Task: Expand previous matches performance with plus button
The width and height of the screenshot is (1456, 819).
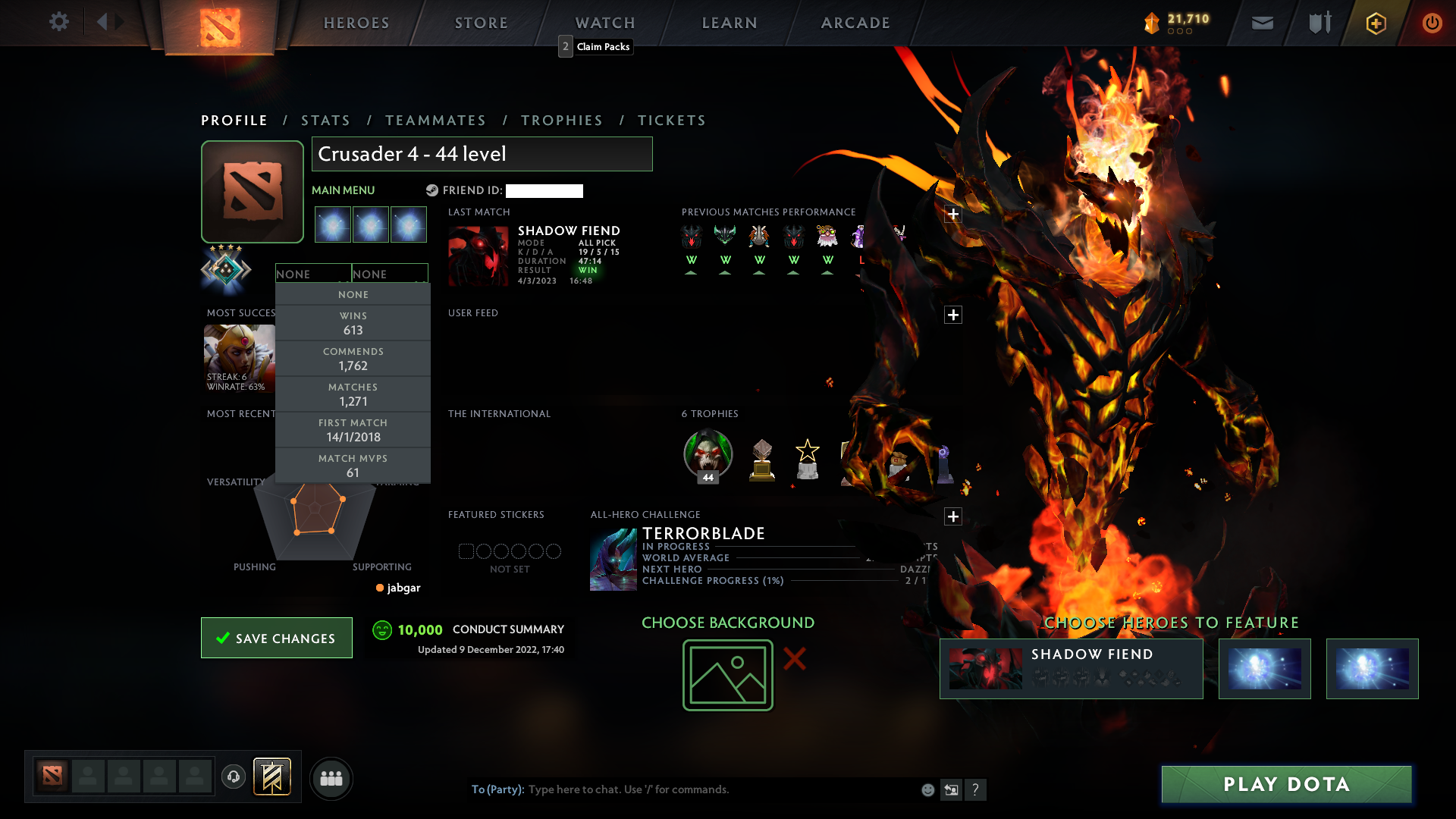Action: pos(953,215)
